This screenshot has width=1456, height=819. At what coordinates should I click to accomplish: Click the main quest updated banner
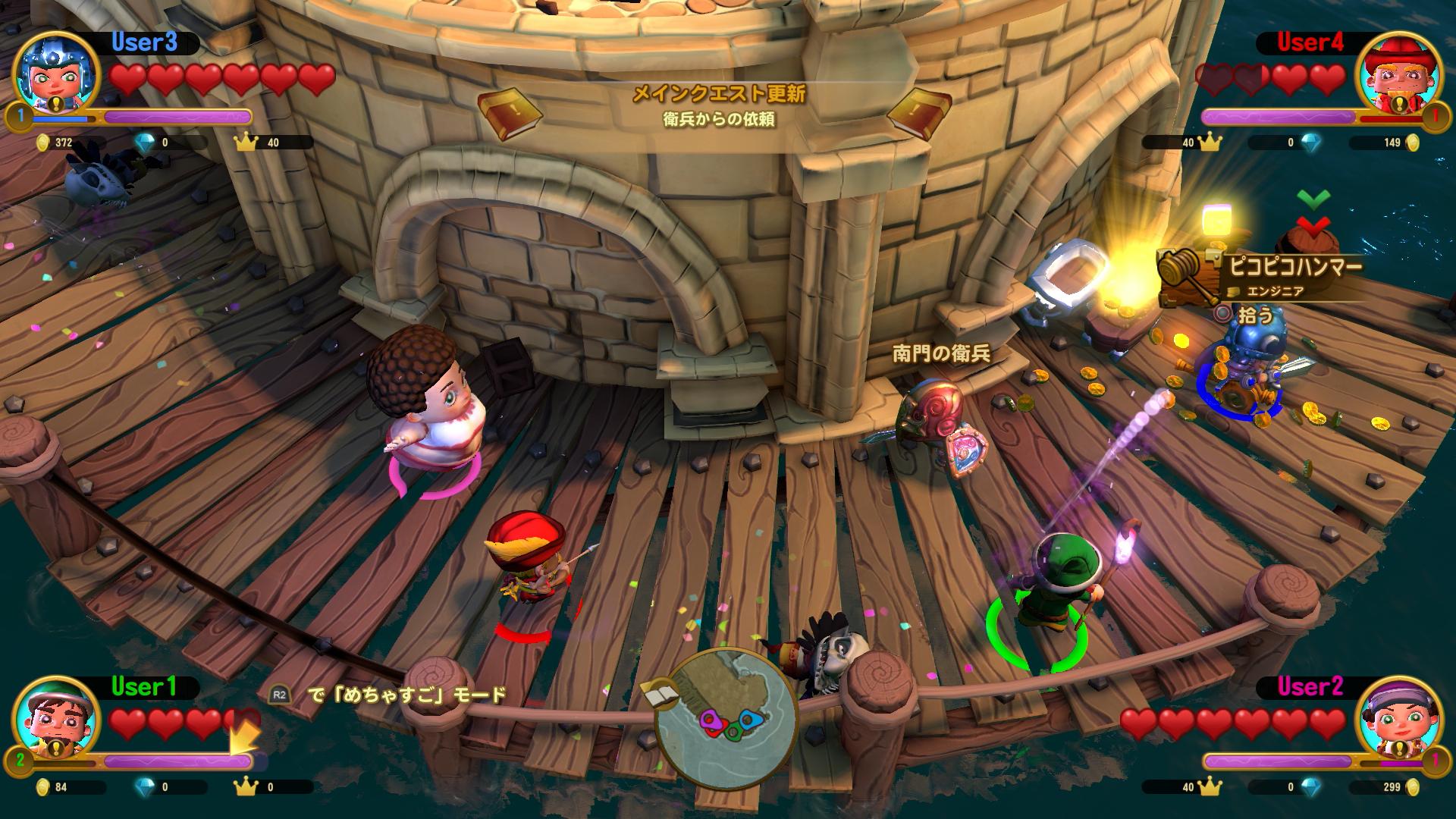[x=717, y=106]
